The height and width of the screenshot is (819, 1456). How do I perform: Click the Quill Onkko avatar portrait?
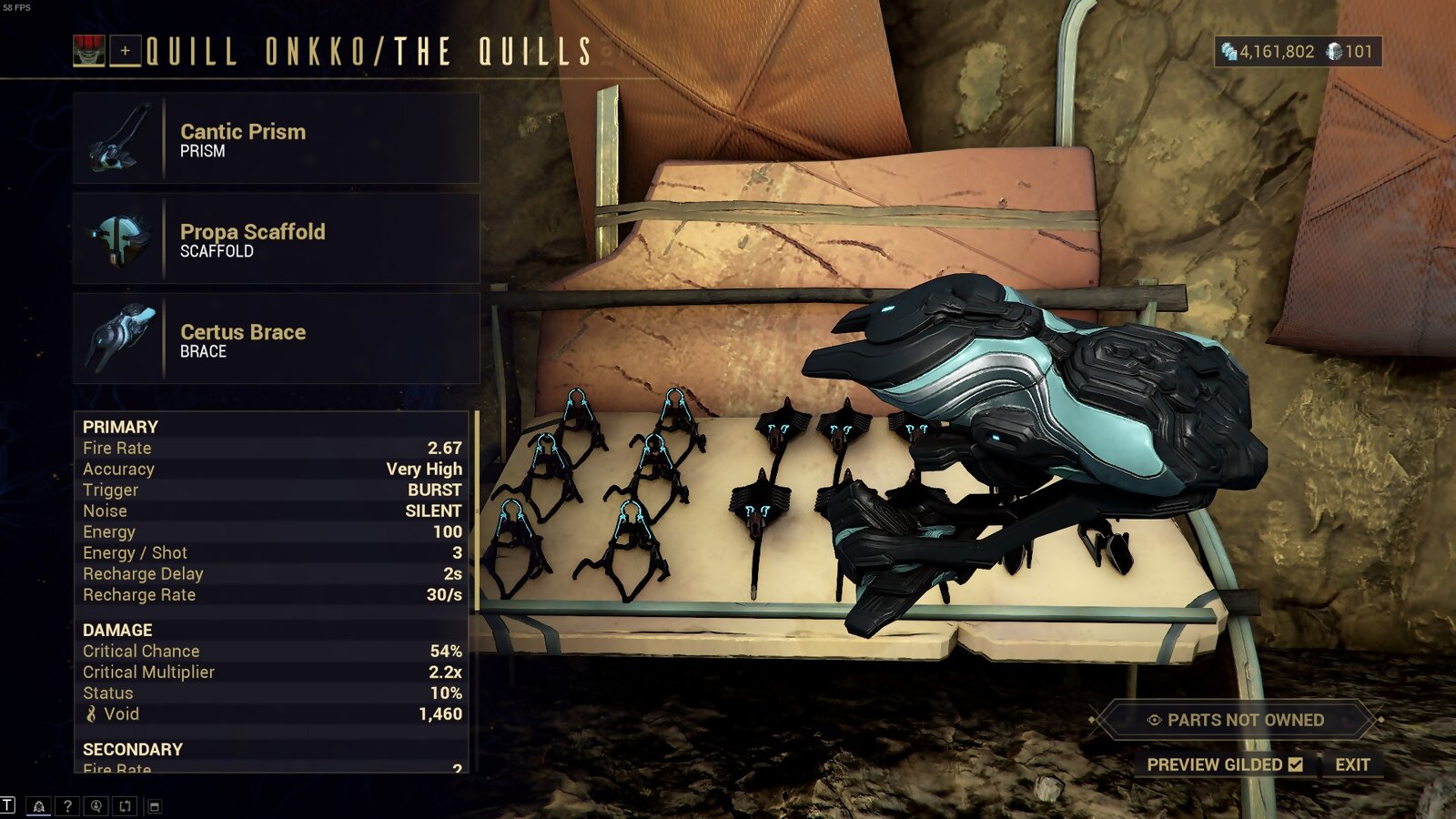click(91, 51)
